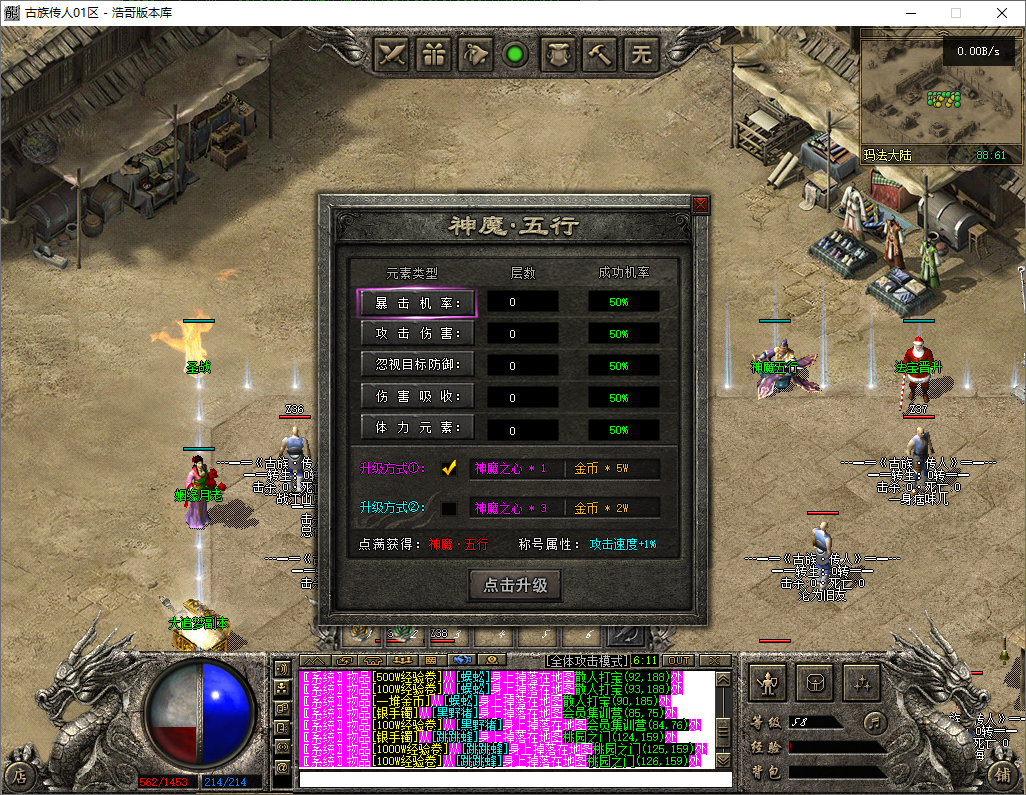The height and width of the screenshot is (795, 1026).
Task: Open the minimap of 玛法大陆
Action: click(941, 95)
